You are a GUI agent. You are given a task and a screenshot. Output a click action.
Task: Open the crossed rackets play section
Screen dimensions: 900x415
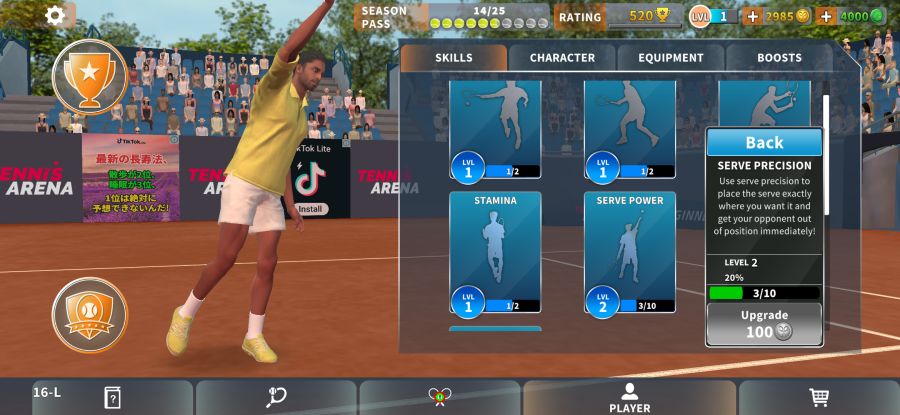439,397
